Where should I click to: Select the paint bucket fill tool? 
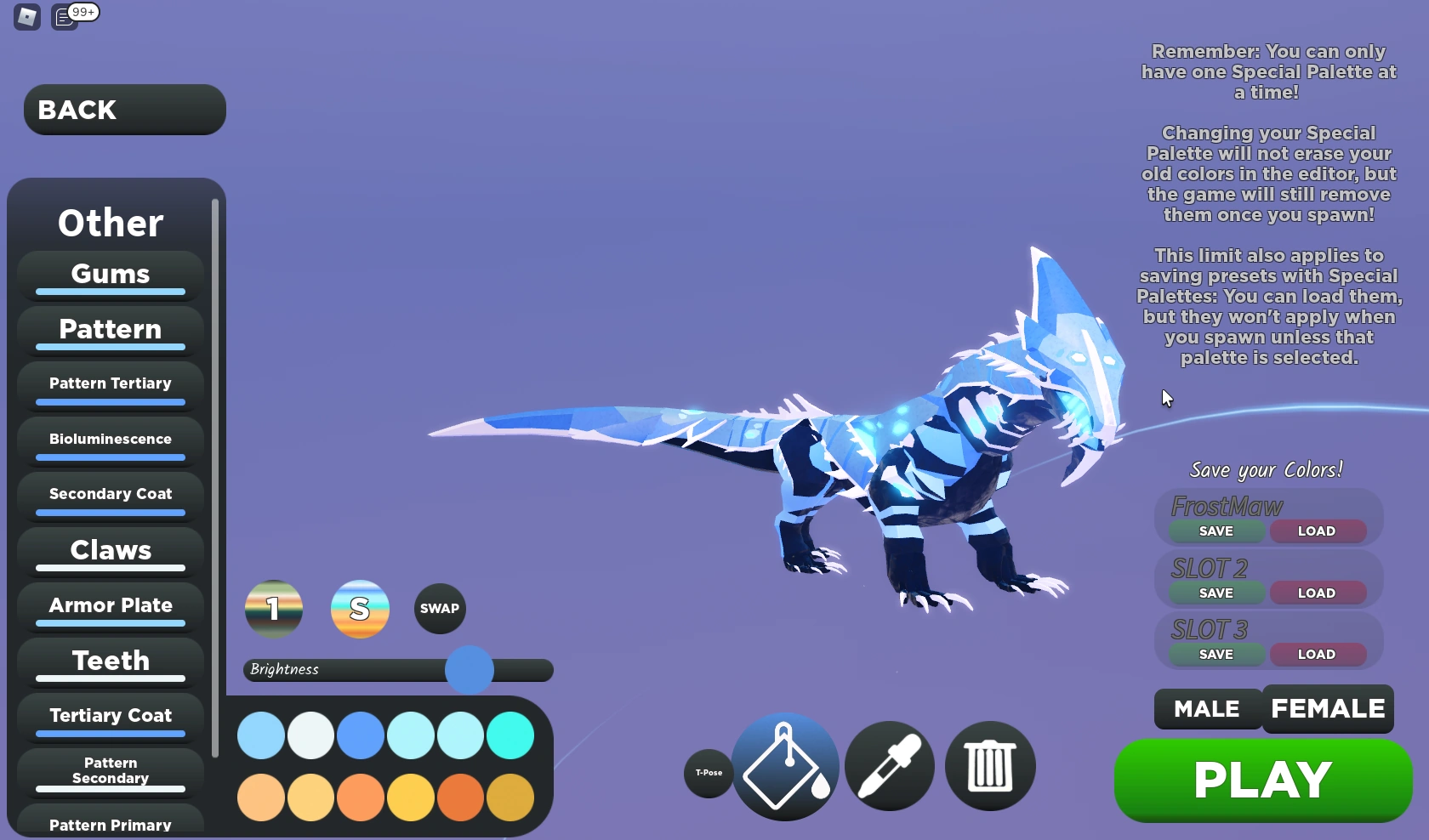pos(783,765)
